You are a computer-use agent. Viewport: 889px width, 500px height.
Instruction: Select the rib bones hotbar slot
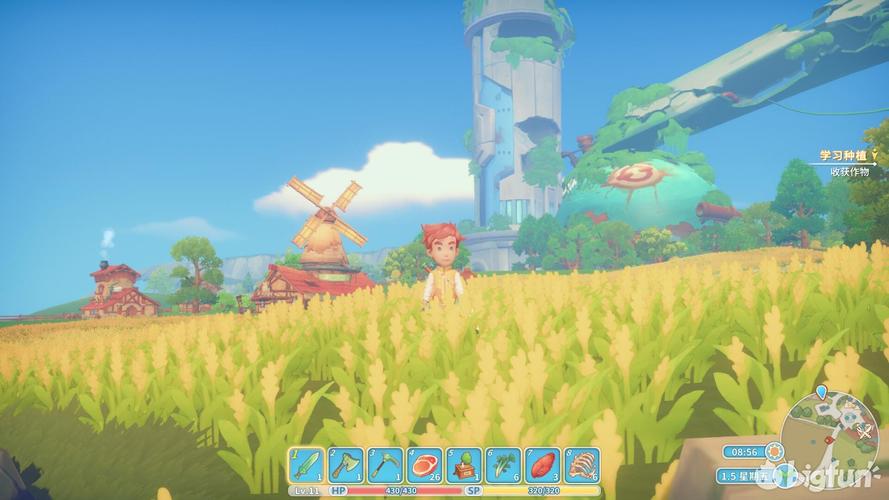tap(581, 464)
